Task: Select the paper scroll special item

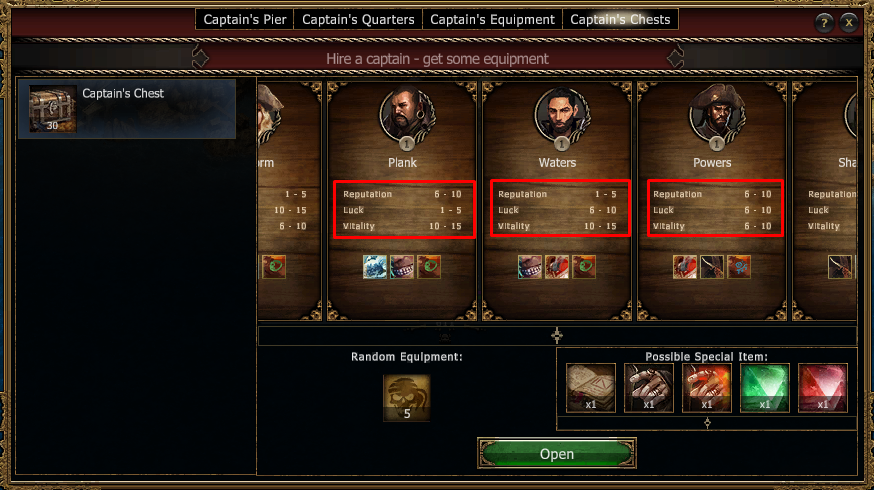Action: [591, 388]
